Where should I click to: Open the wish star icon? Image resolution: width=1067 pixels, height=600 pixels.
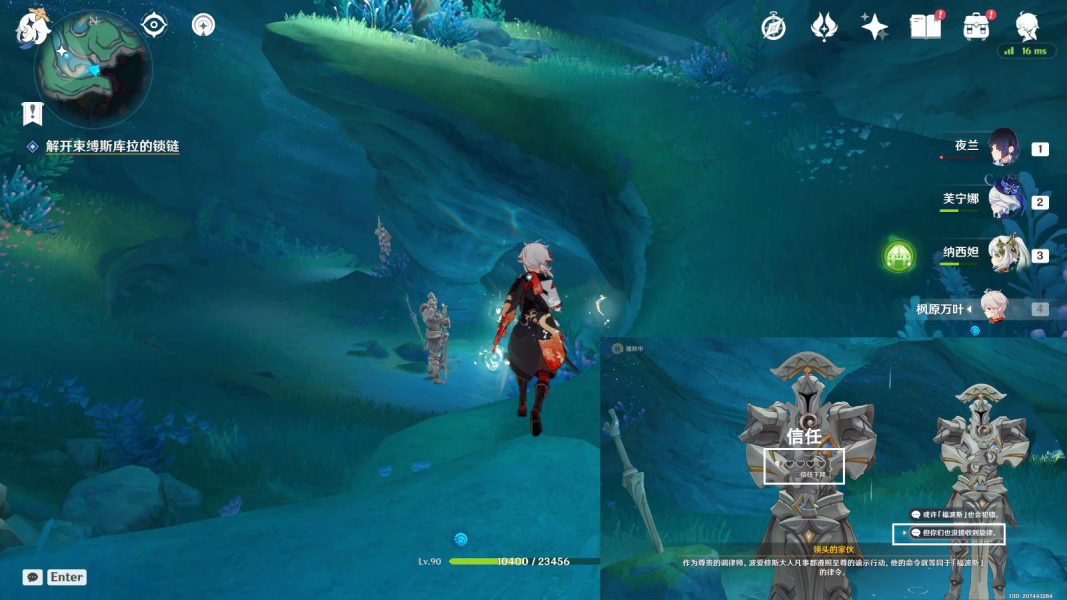[875, 27]
